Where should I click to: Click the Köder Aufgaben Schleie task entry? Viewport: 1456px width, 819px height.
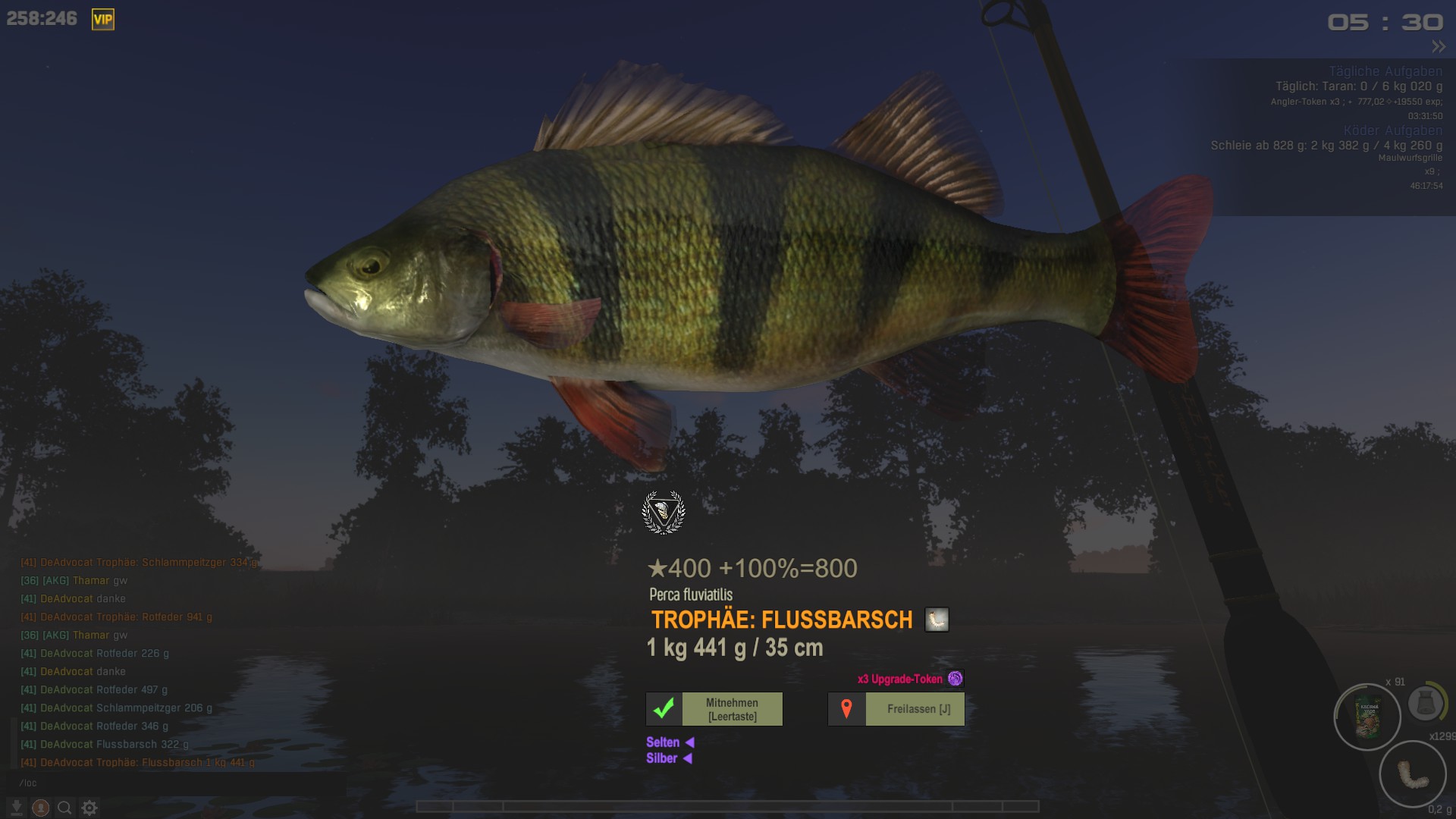tap(1326, 146)
